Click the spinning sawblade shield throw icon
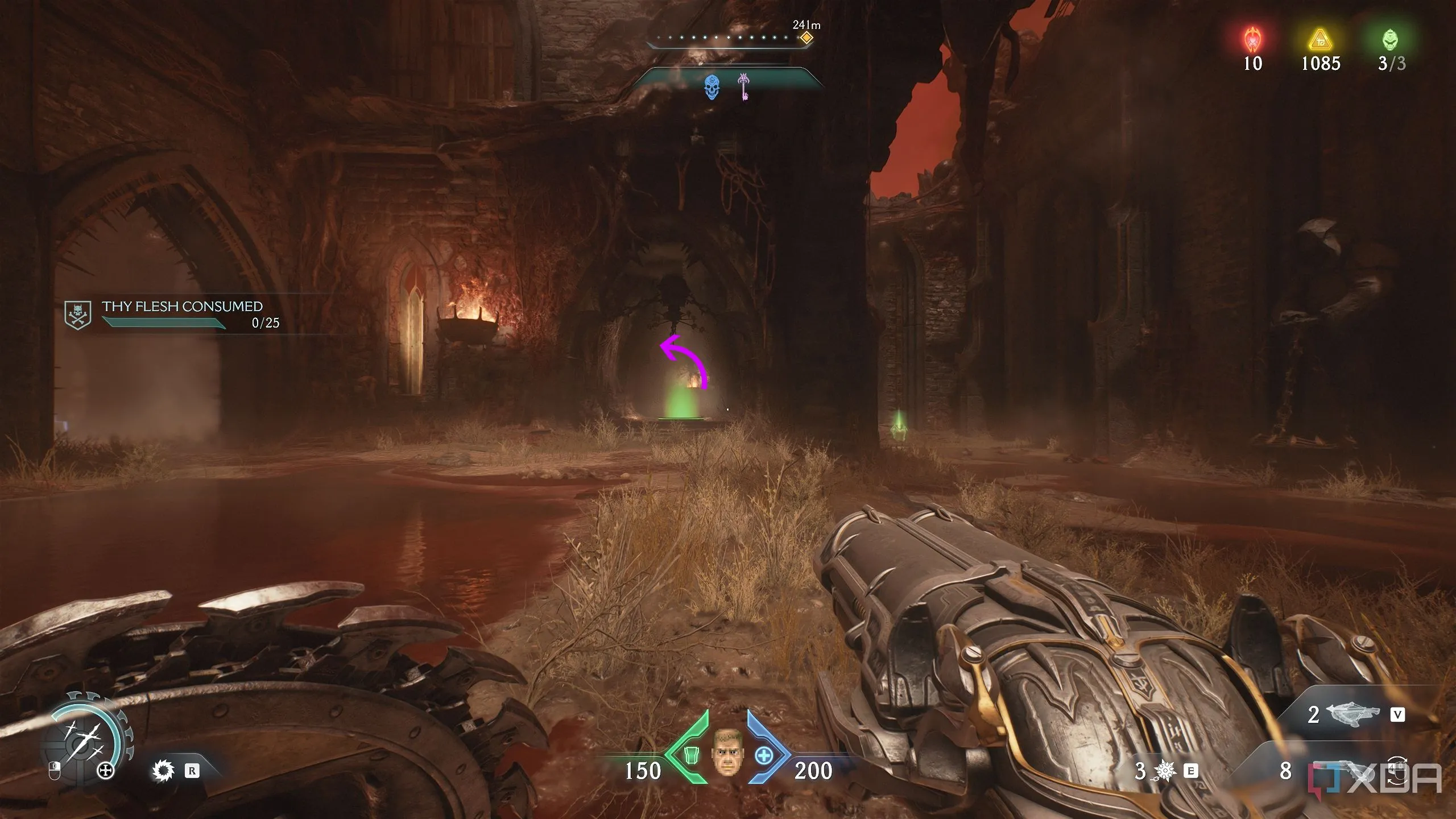Viewport: 1456px width, 819px height. (163, 771)
